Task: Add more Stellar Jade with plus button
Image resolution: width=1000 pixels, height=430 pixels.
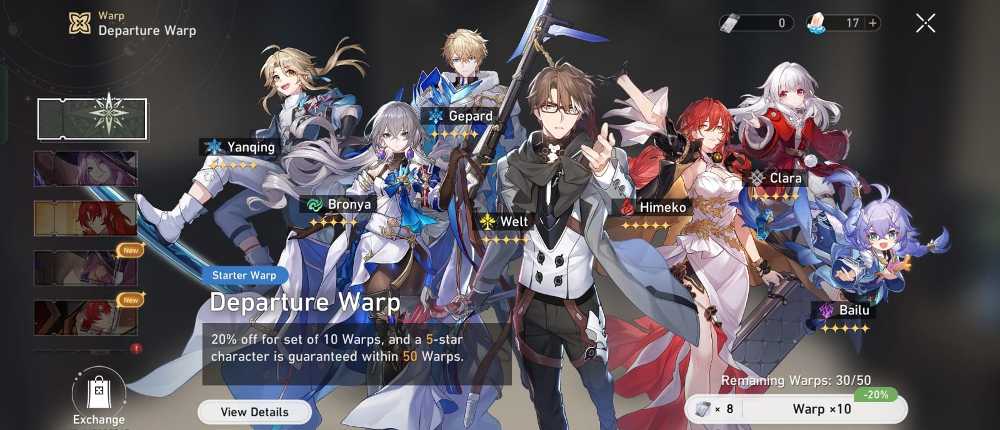Action: [x=873, y=23]
